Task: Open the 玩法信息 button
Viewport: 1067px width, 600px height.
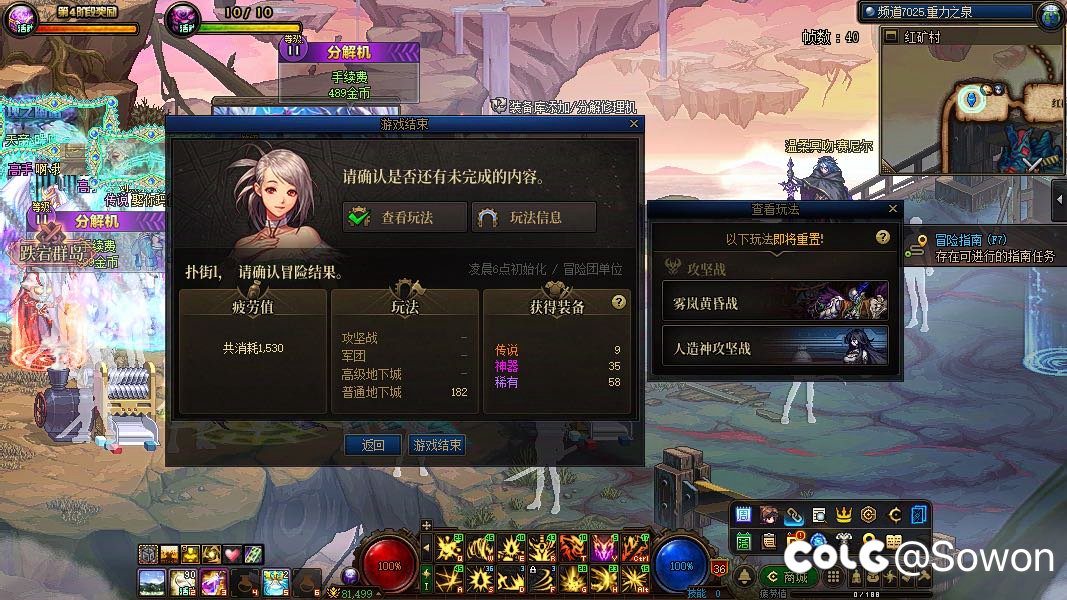Action: (x=534, y=217)
